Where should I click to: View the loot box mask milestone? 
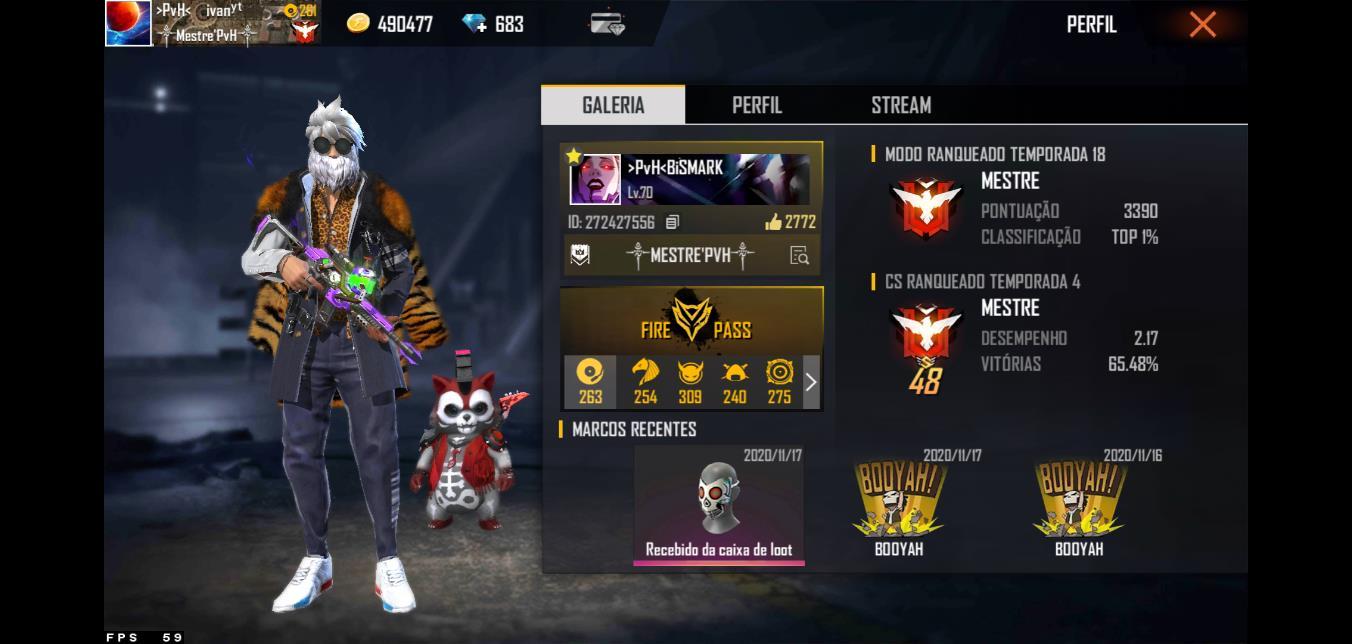pyautogui.click(x=719, y=505)
